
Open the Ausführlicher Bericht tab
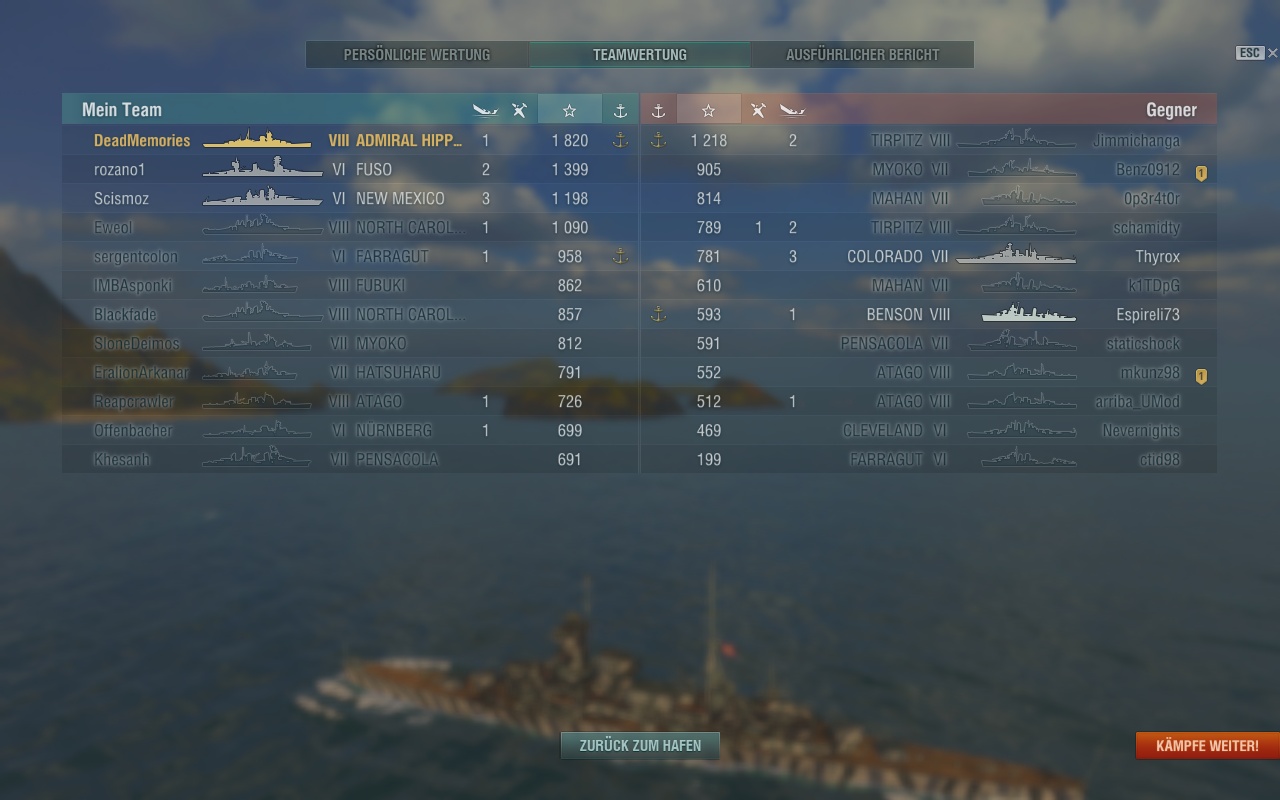point(862,55)
